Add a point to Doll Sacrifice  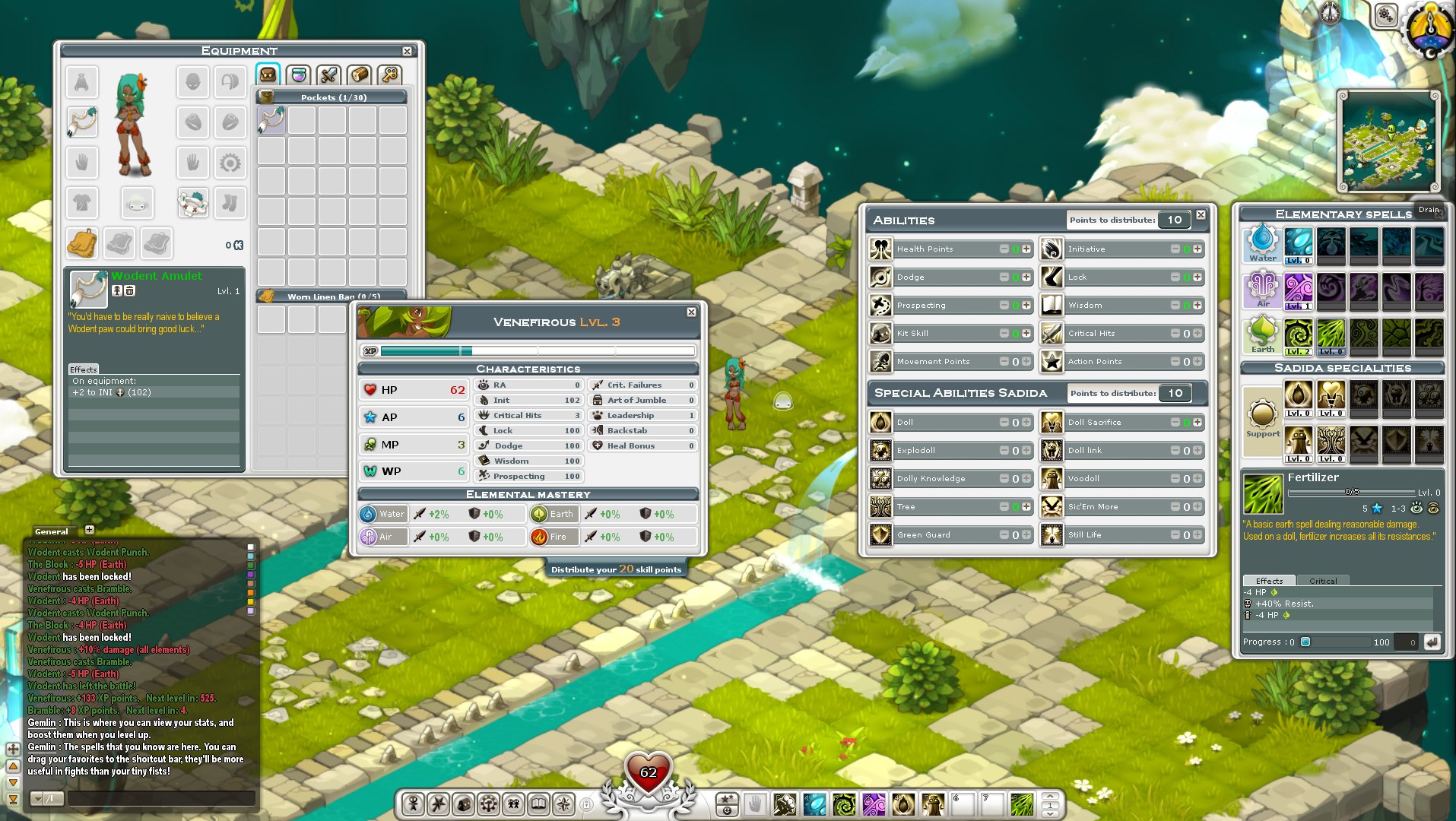[x=1197, y=423]
